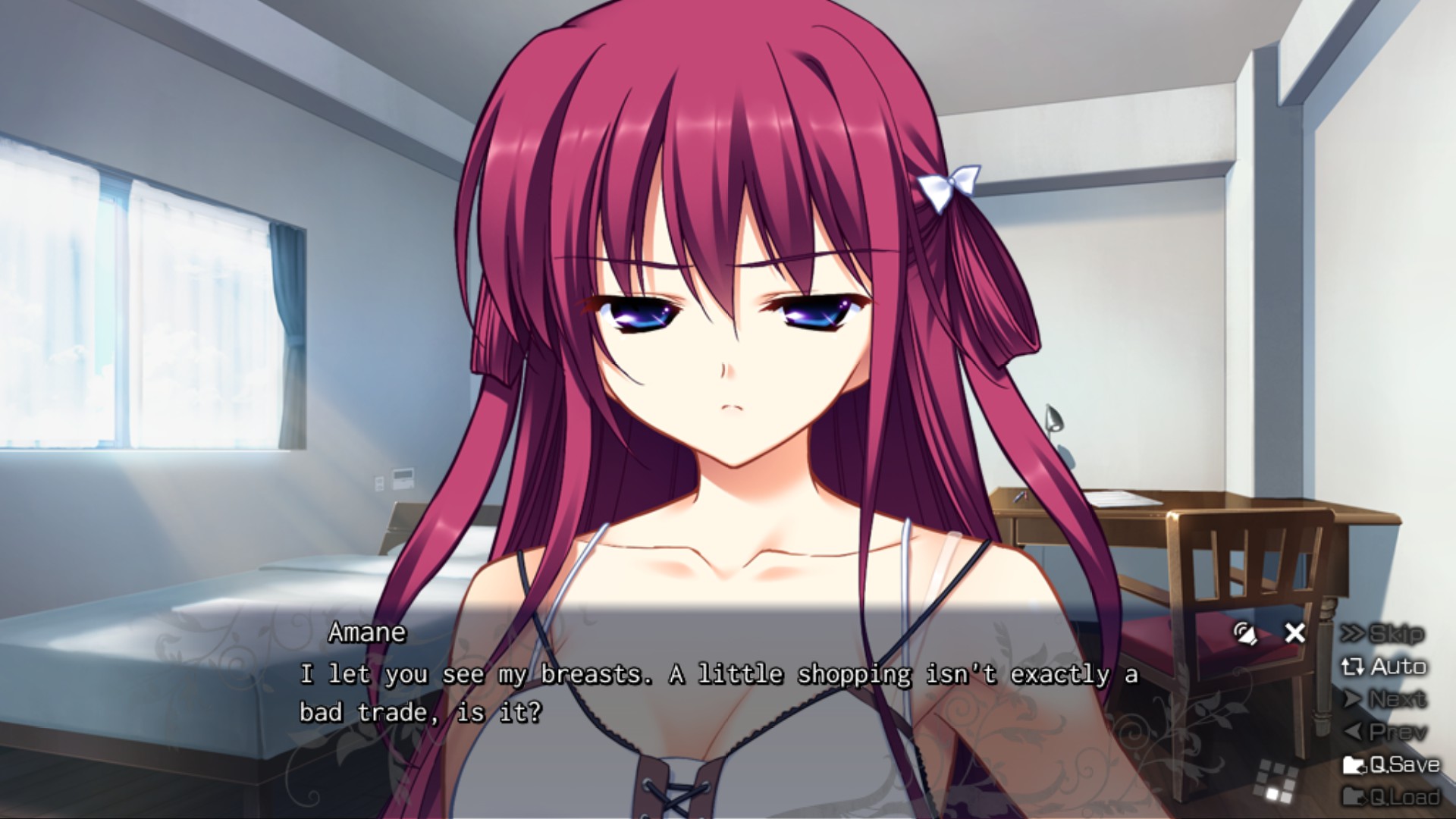Hide the text box with X
This screenshot has width=1456, height=819.
1295,632
